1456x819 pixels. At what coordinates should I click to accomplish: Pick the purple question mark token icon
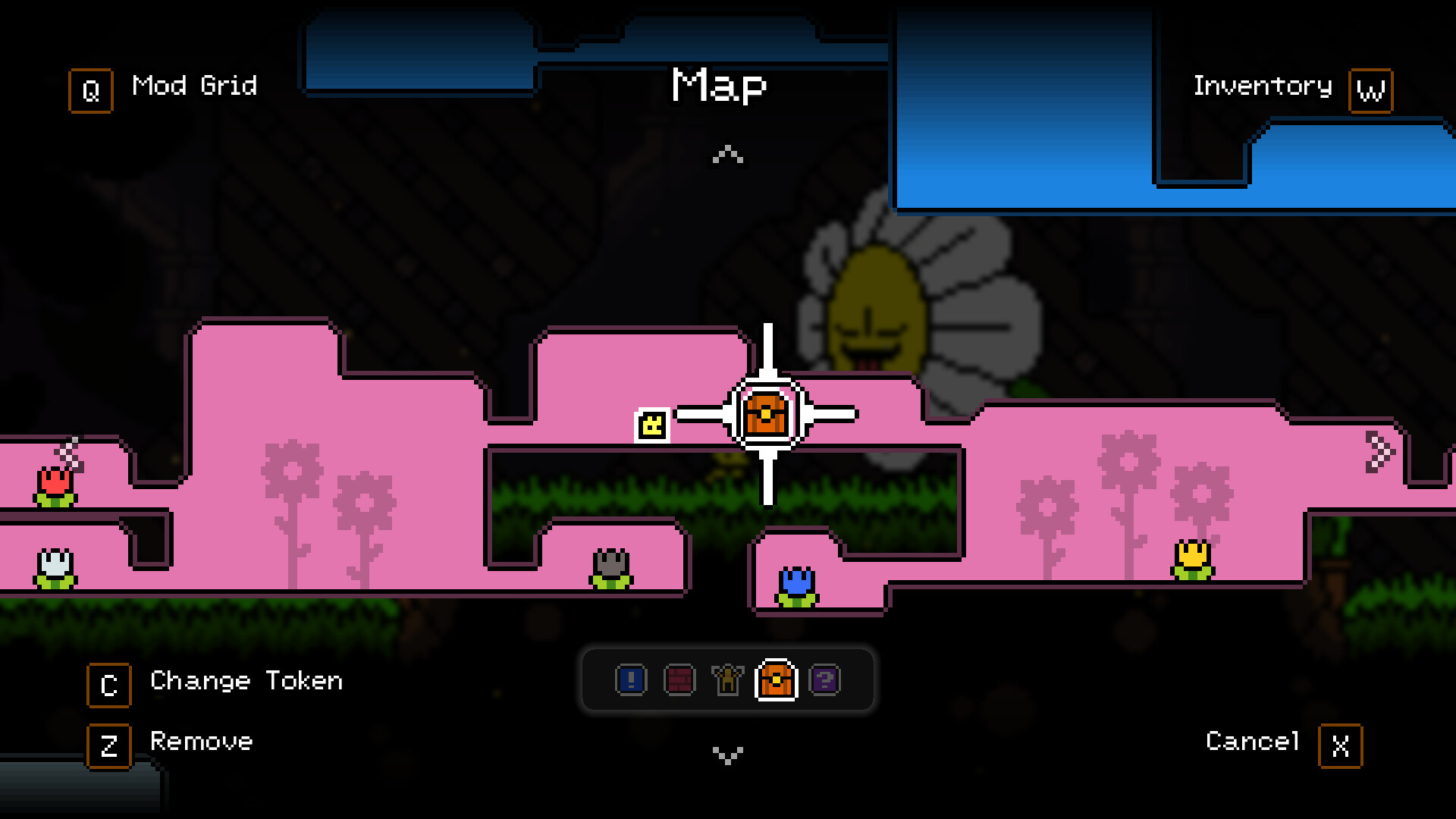click(x=826, y=680)
